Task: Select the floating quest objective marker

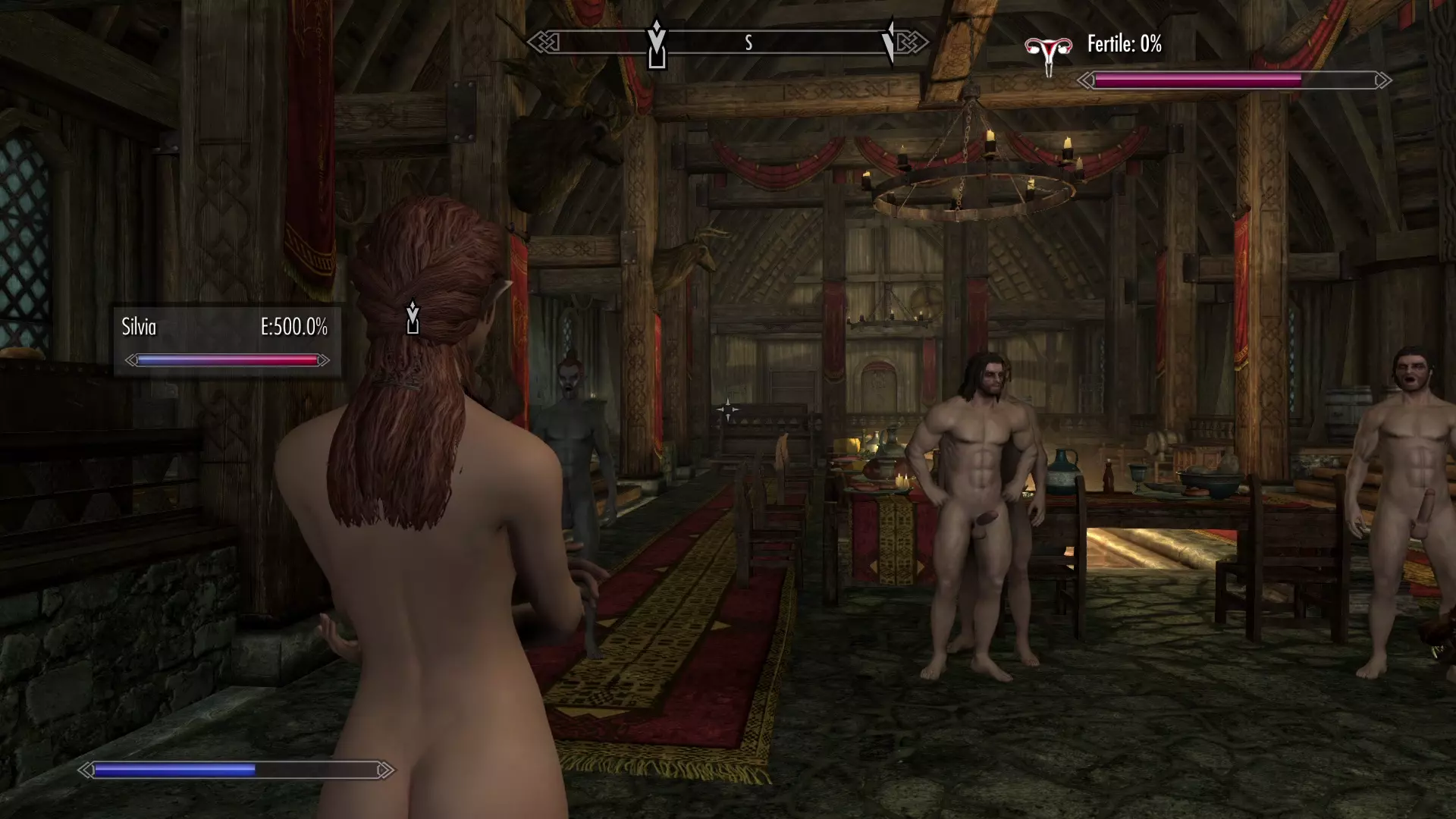Action: (x=412, y=318)
